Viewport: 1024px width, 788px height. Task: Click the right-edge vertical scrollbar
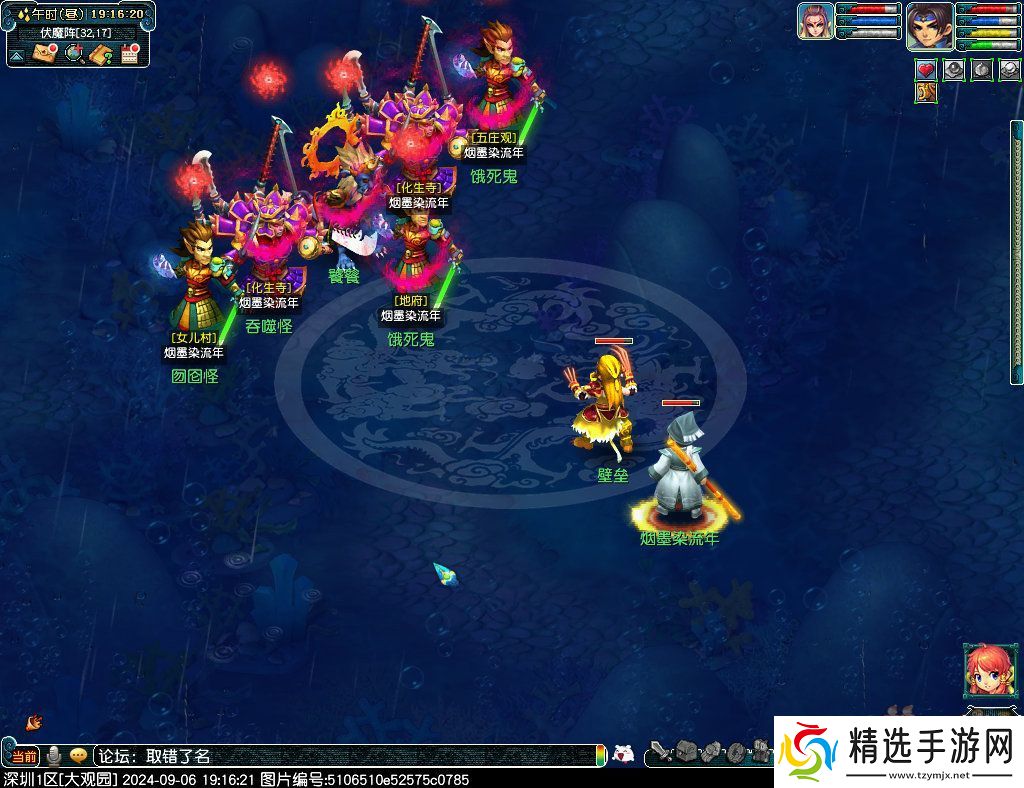point(1017,251)
